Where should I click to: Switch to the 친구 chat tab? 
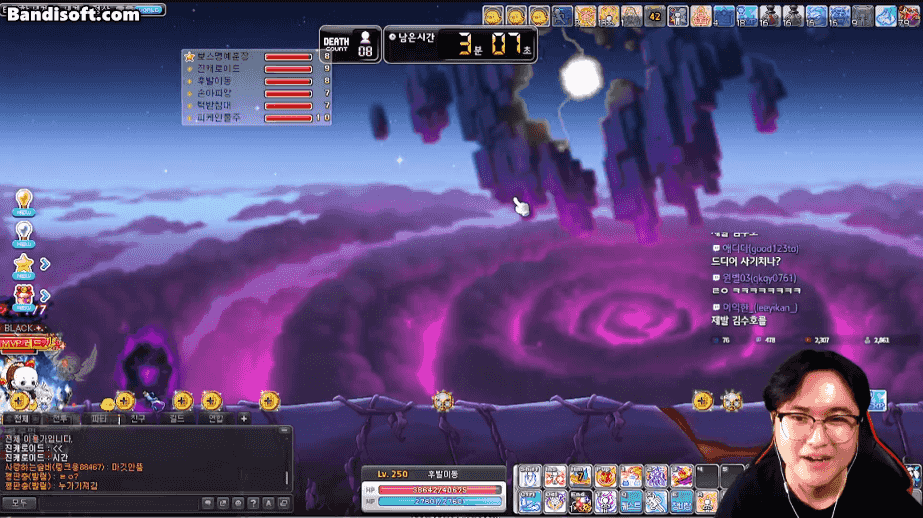pyautogui.click(x=138, y=419)
